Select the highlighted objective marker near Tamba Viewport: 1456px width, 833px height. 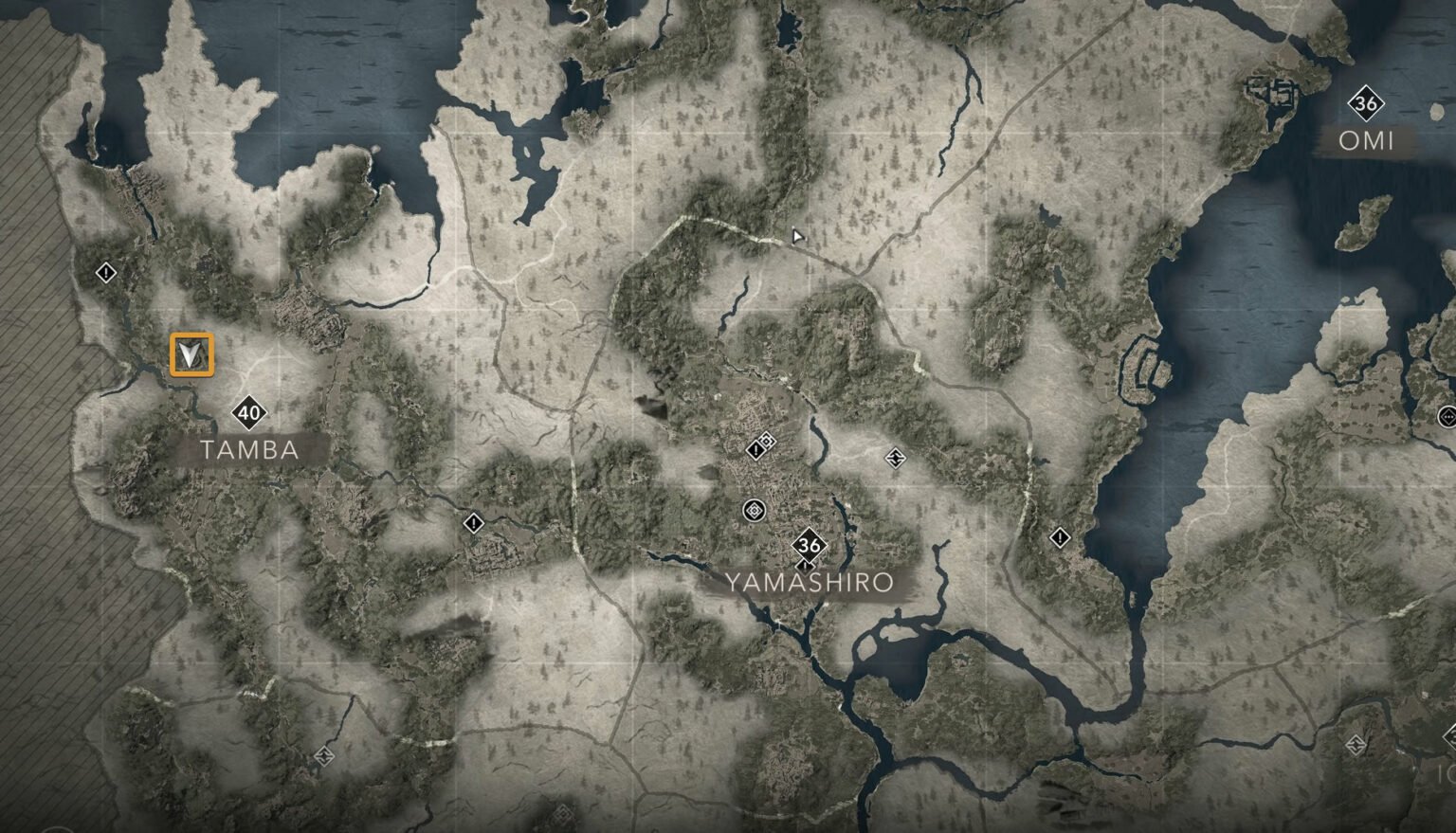(x=190, y=355)
